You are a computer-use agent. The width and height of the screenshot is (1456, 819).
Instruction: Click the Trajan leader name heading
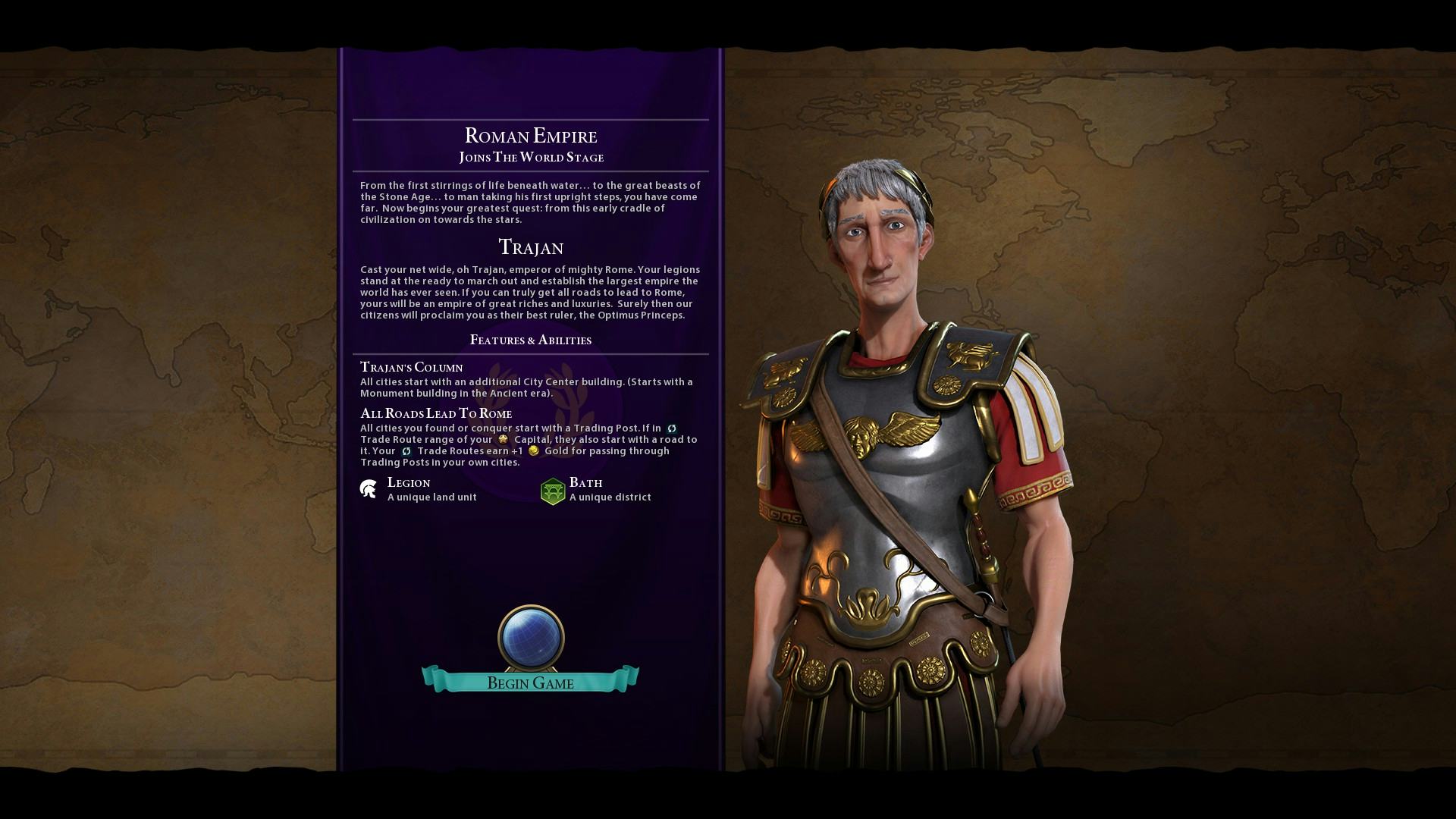click(531, 246)
